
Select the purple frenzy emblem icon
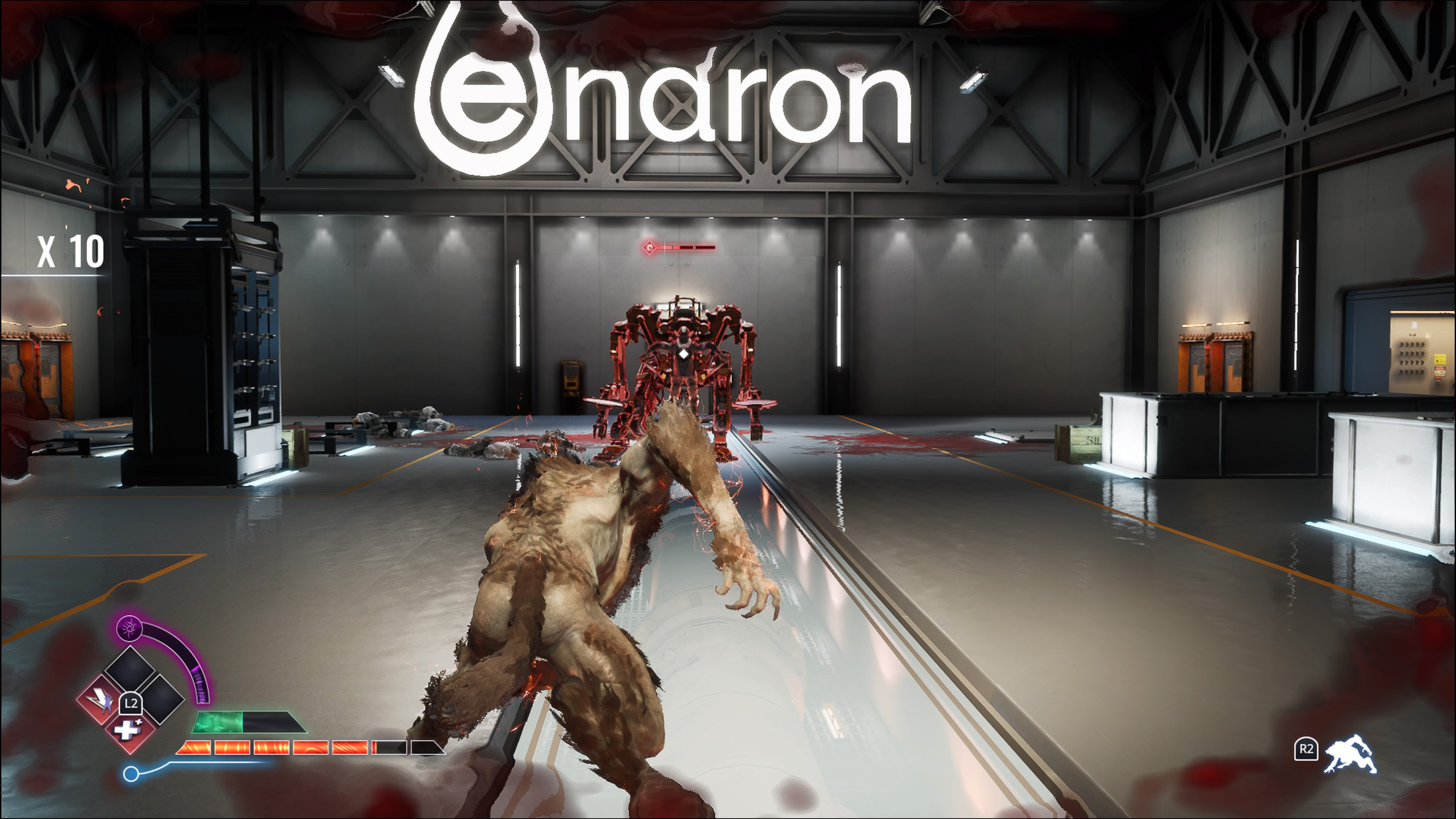pyautogui.click(x=130, y=628)
